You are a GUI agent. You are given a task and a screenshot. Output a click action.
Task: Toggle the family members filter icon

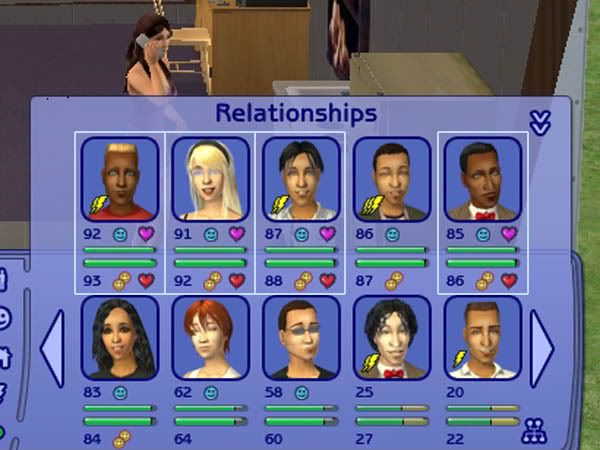coord(534,433)
